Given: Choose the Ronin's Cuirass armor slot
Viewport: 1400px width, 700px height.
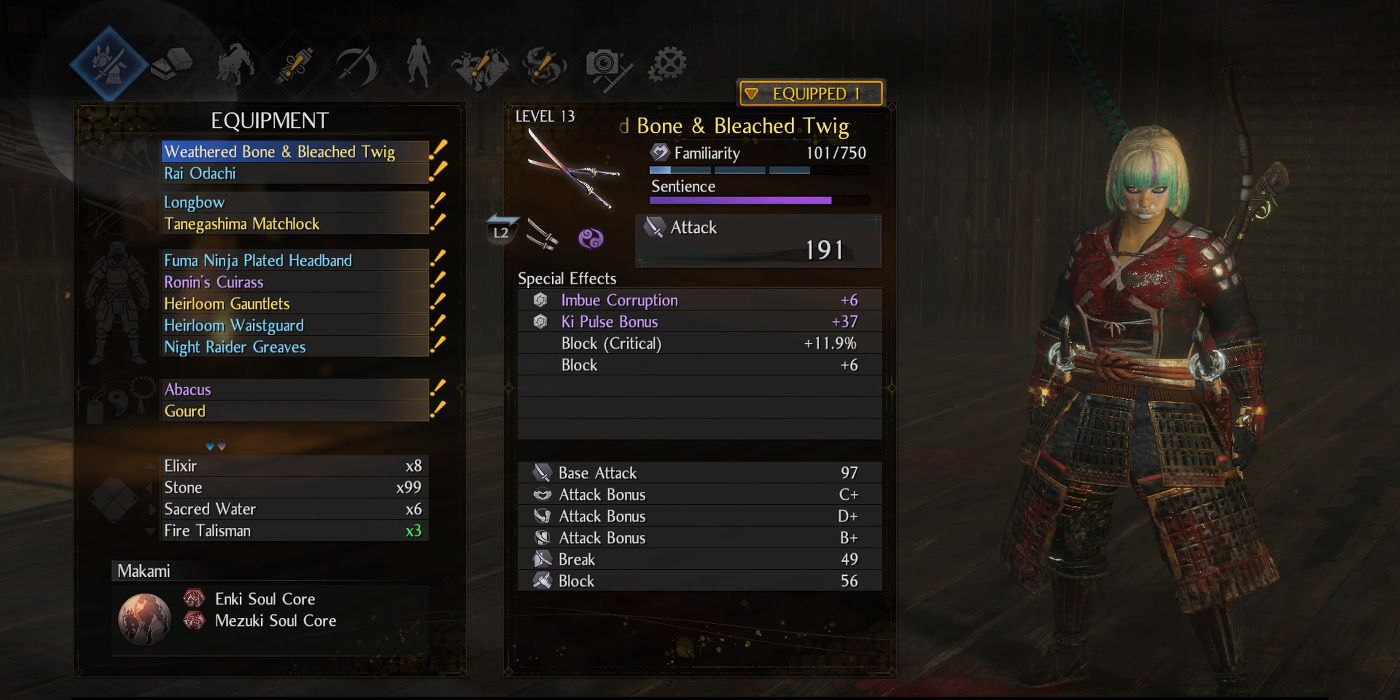Looking at the screenshot, I should [214, 282].
